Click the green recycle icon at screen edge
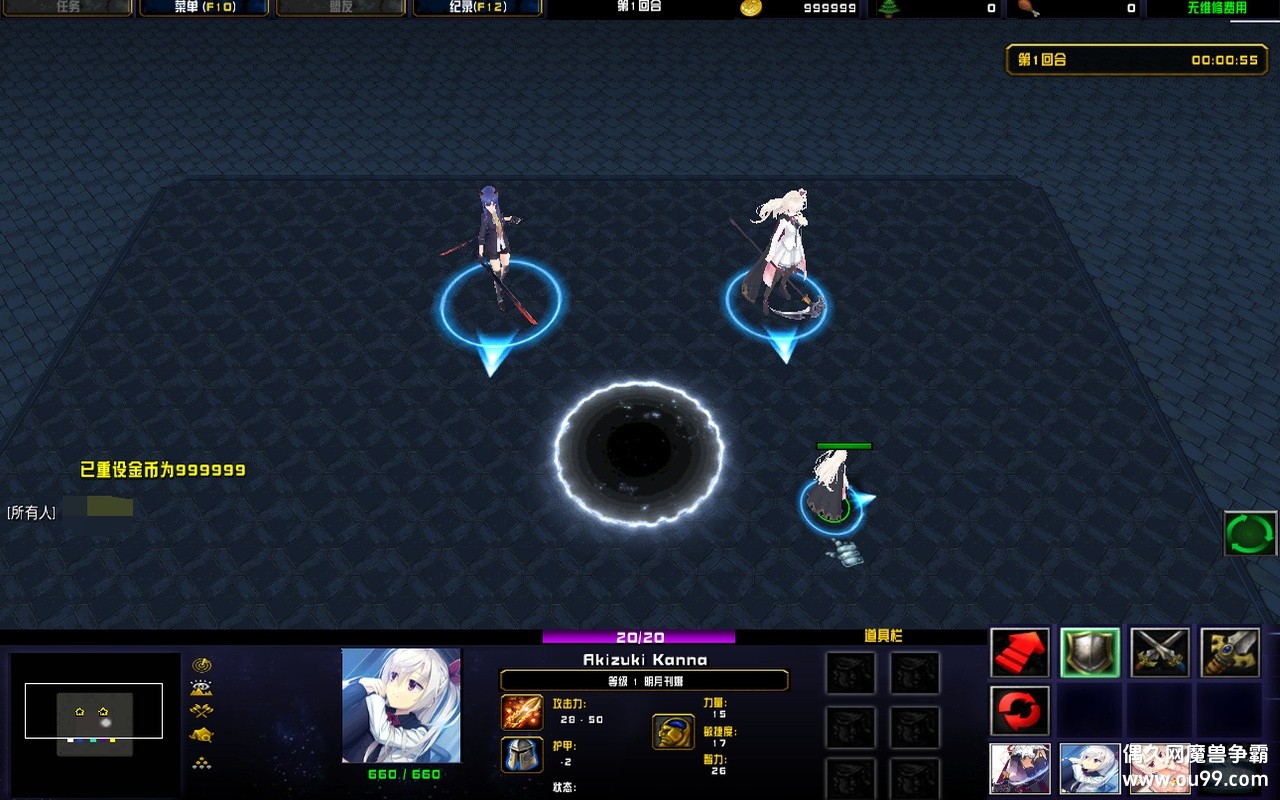The width and height of the screenshot is (1280, 800). pos(1249,531)
